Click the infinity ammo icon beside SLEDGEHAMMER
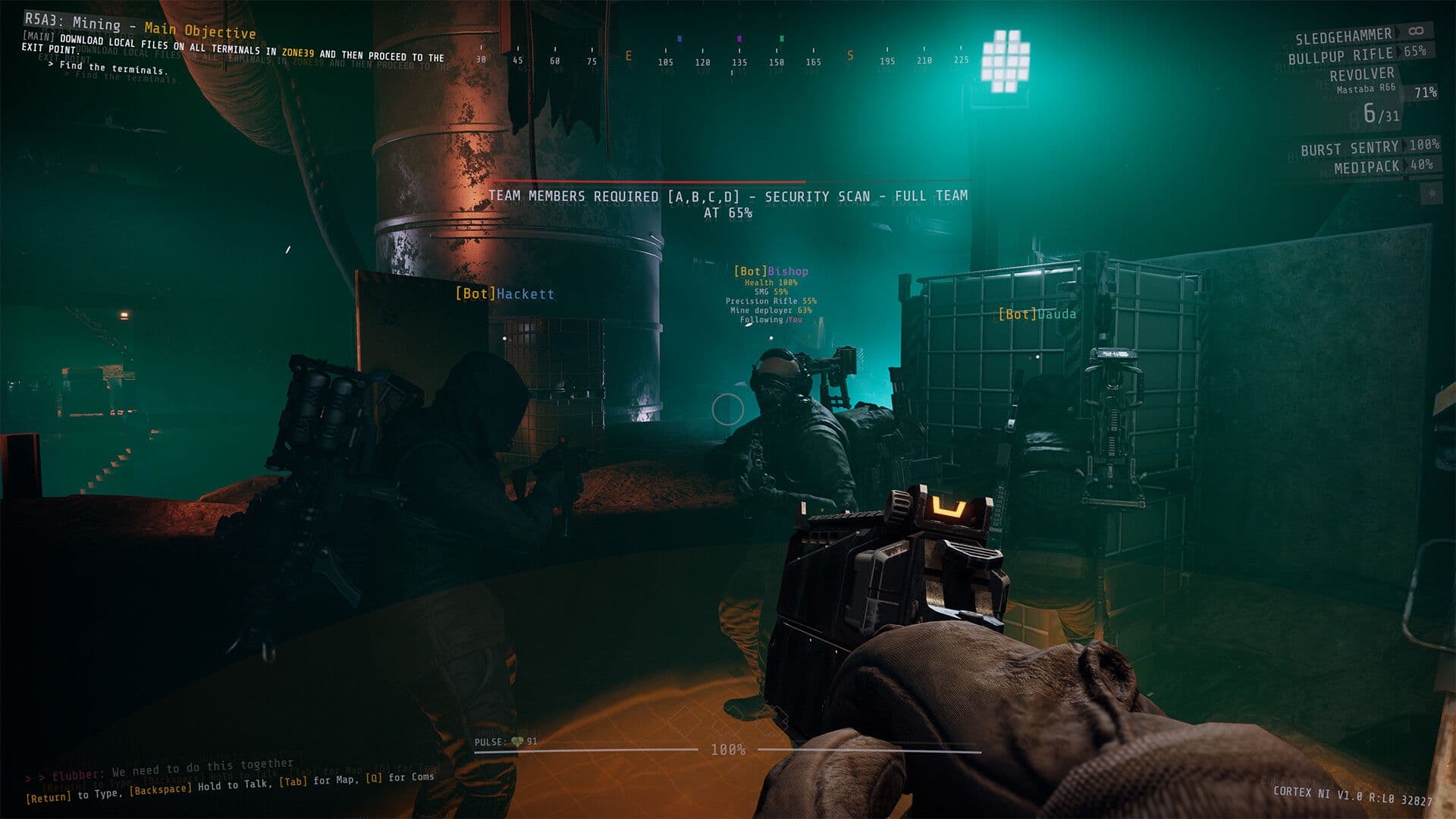This screenshot has width=1456, height=819. [x=1417, y=32]
